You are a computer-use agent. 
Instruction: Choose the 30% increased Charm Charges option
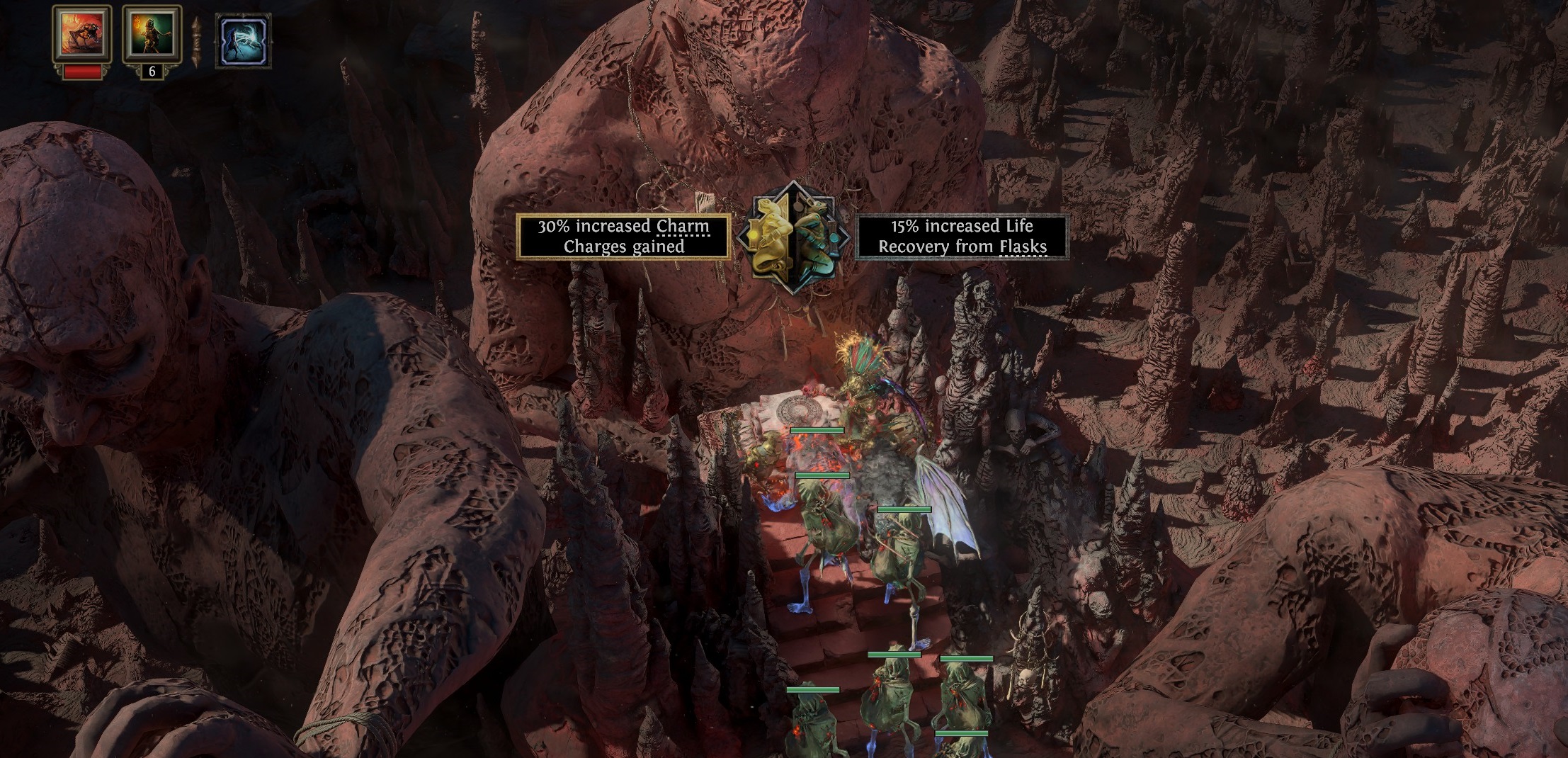click(623, 236)
